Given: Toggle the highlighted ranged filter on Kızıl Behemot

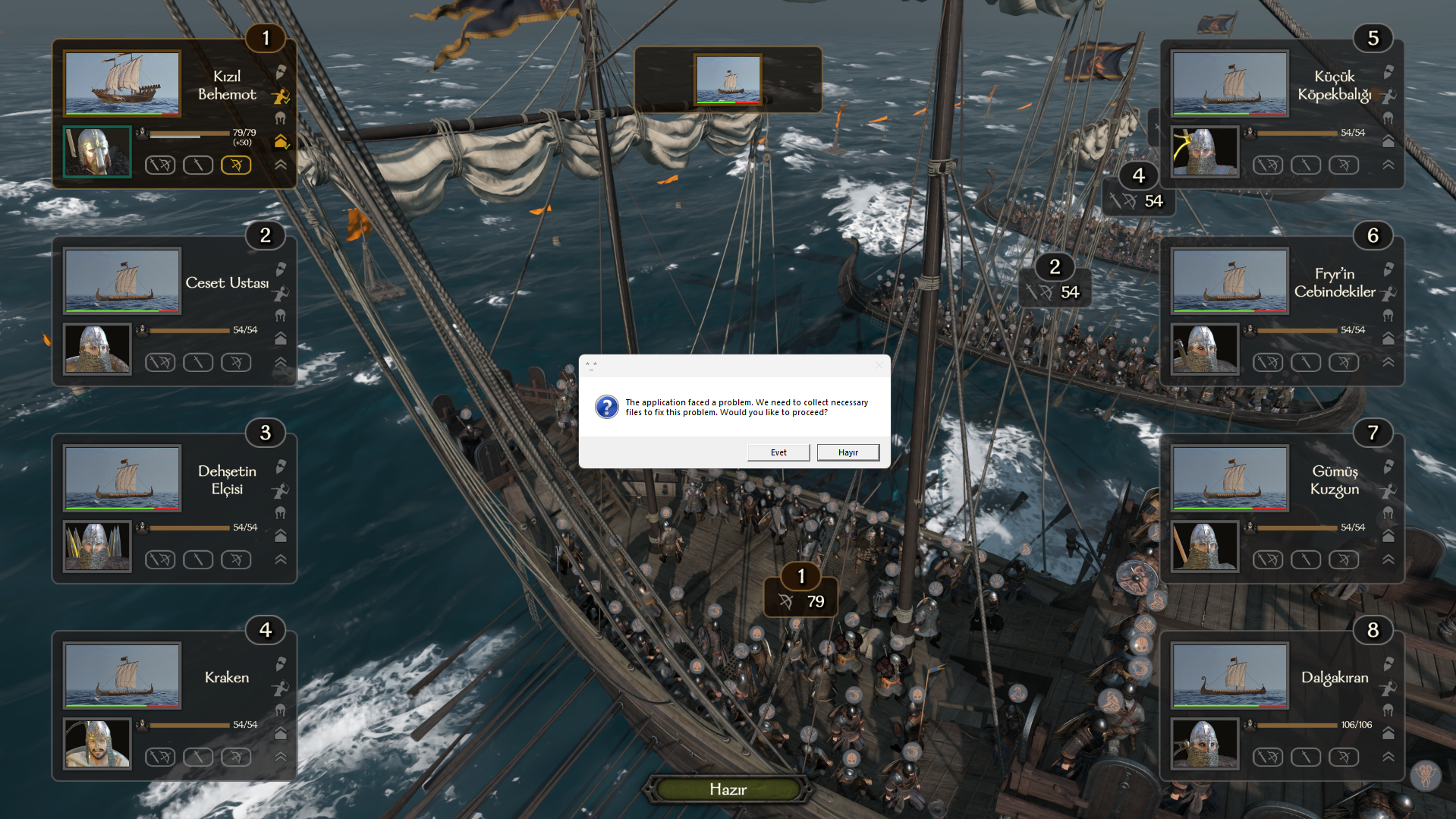Looking at the screenshot, I should point(236,165).
